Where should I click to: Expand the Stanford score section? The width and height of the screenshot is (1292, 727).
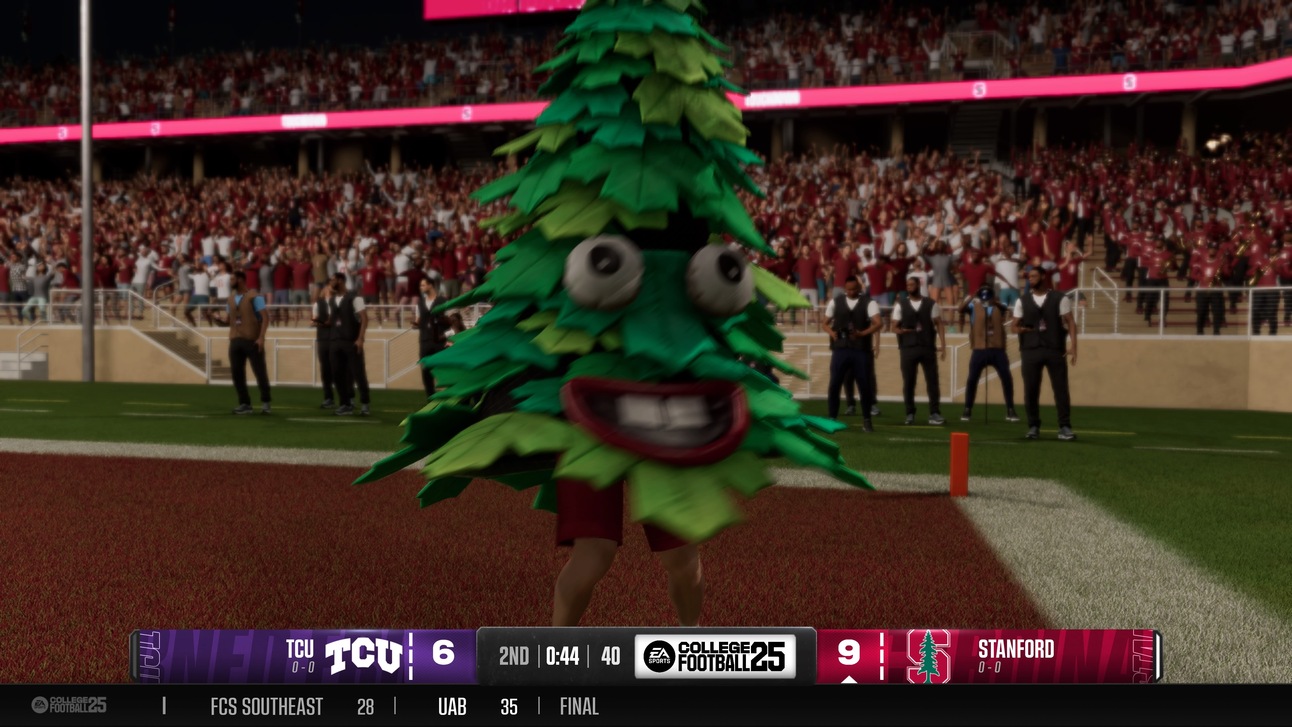click(851, 652)
